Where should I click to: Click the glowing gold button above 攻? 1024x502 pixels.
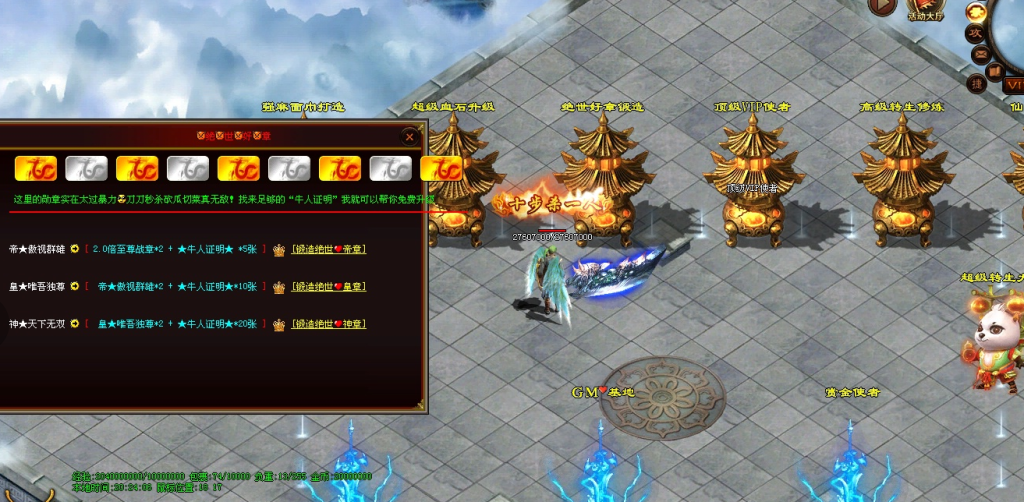click(x=975, y=11)
